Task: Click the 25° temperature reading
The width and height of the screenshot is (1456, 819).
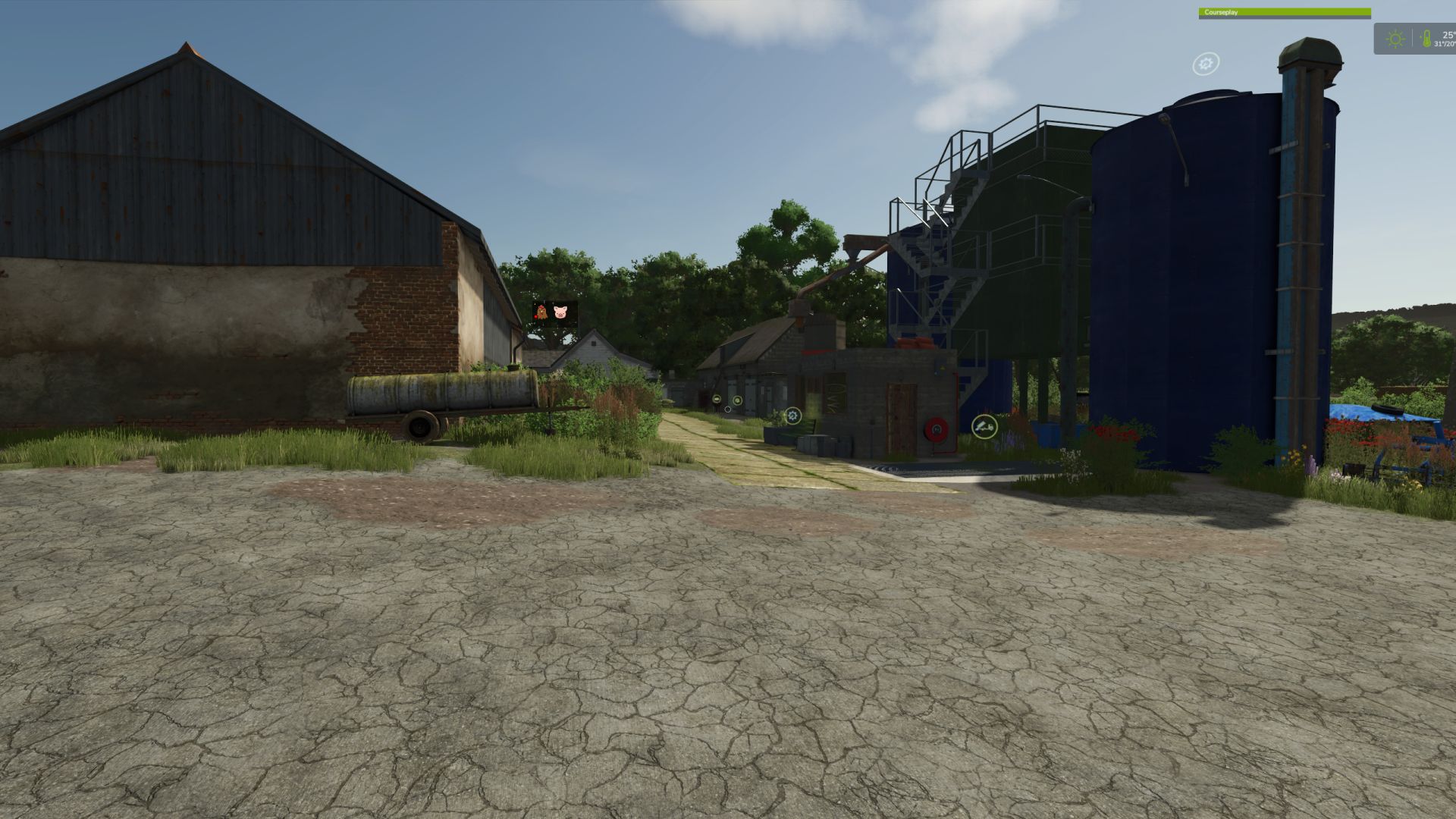Action: coord(1445,34)
